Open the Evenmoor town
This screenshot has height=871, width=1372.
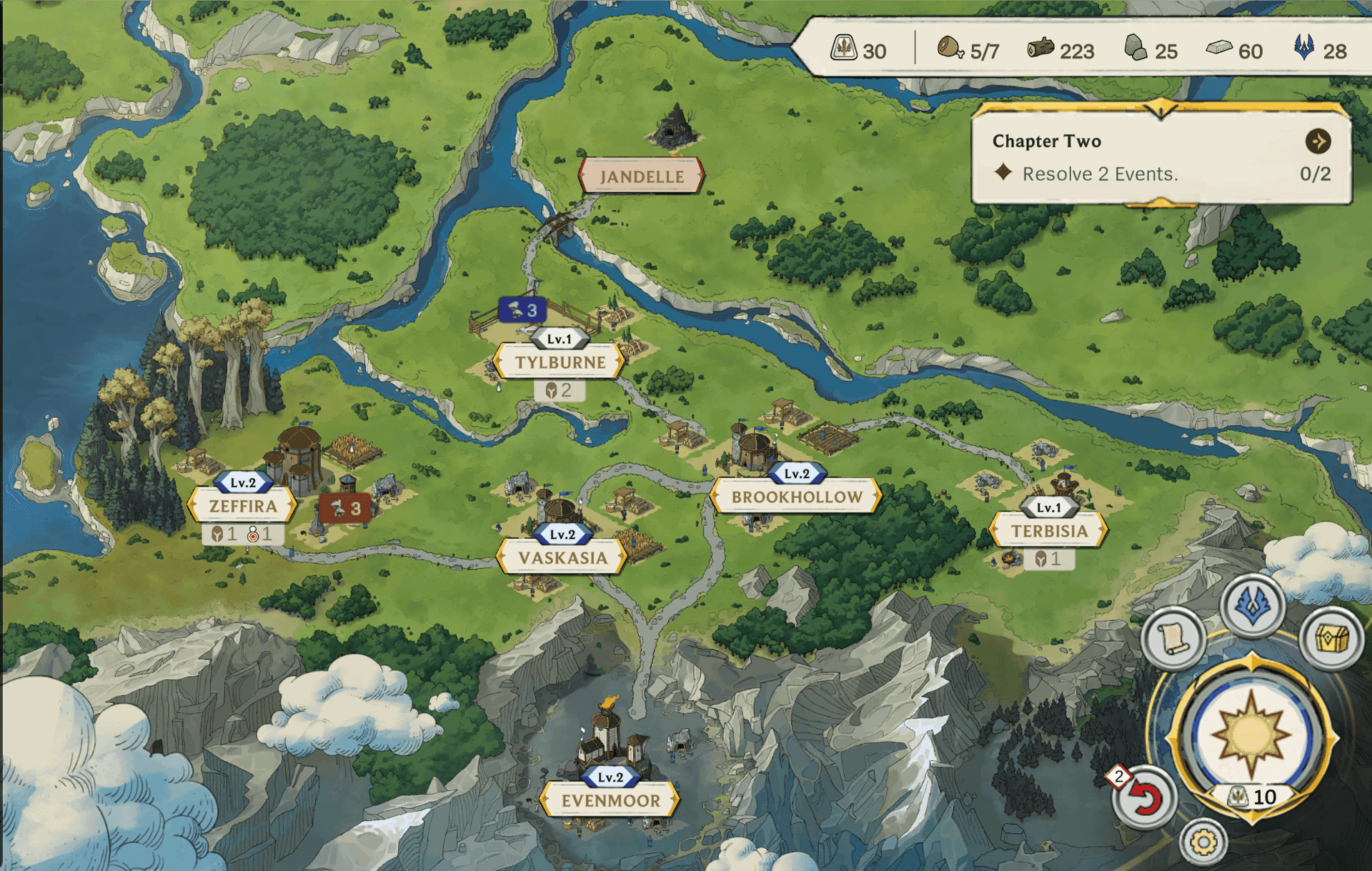tap(611, 802)
